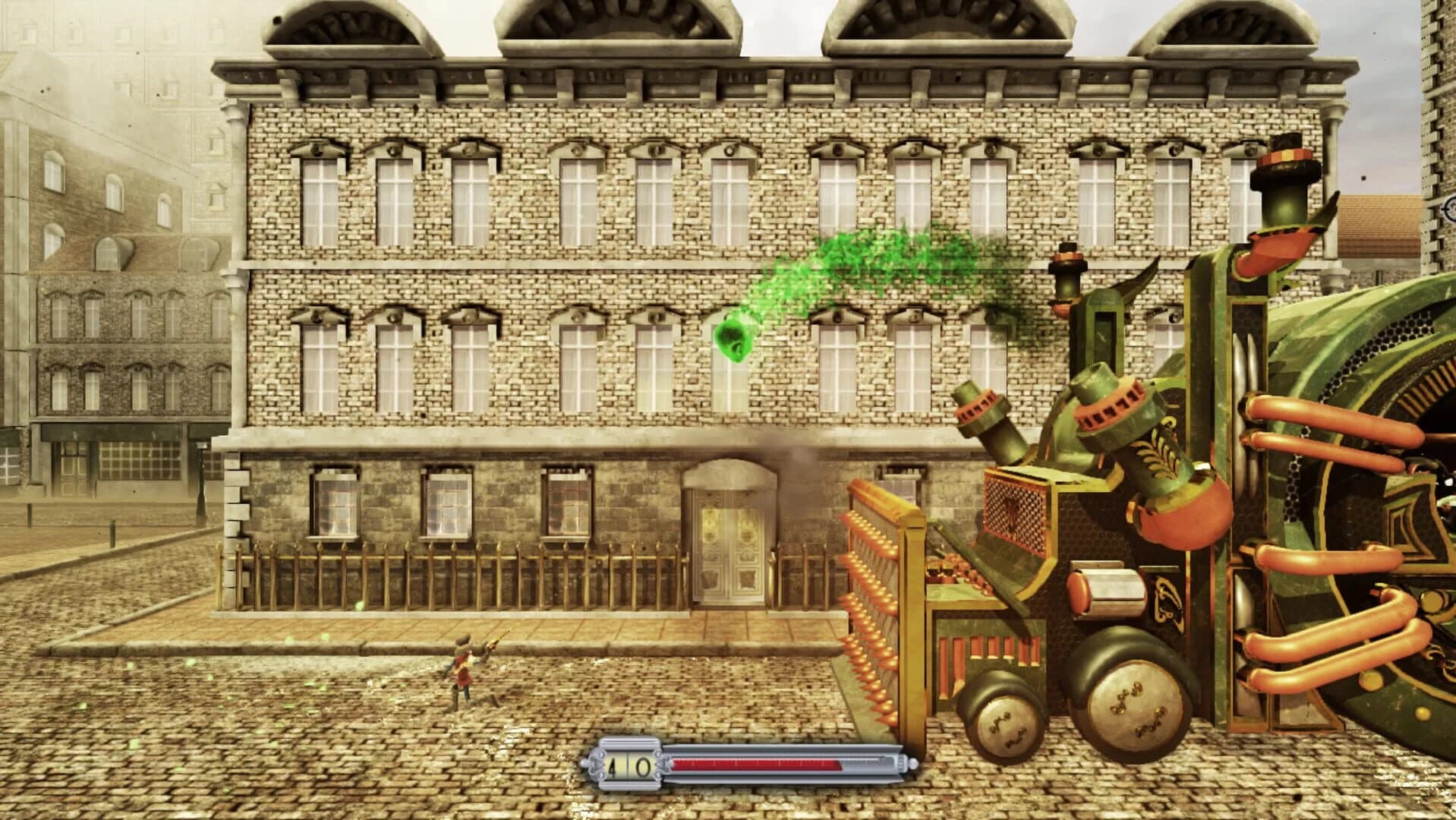Toggle the left digit of the ammo counter
1456x820 pixels.
point(613,768)
